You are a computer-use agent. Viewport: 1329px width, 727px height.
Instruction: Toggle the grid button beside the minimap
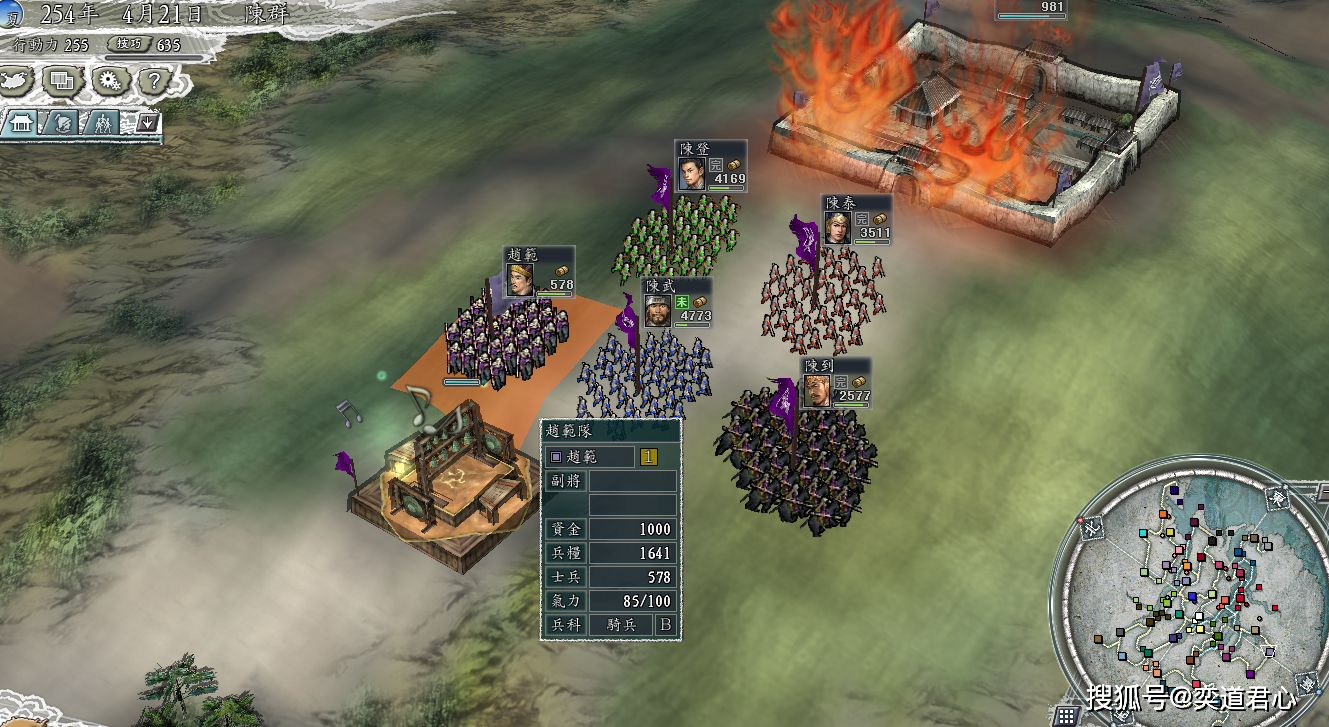pos(1066,715)
